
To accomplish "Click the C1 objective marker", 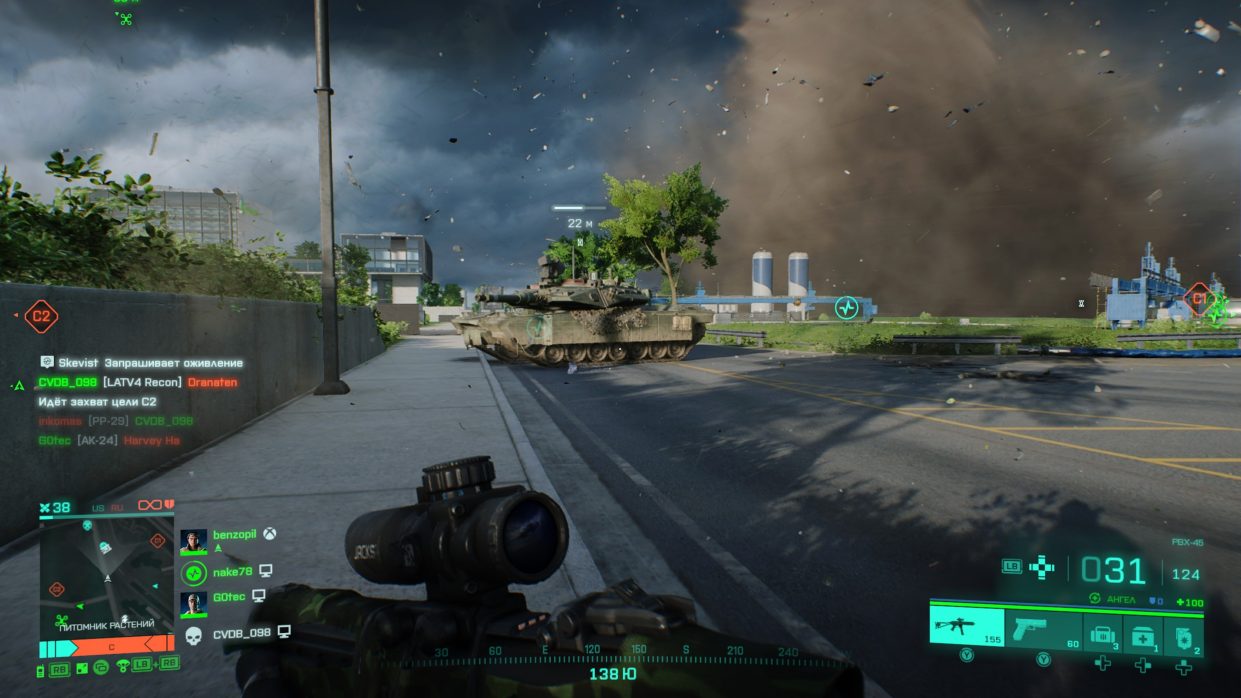I will point(1197,298).
